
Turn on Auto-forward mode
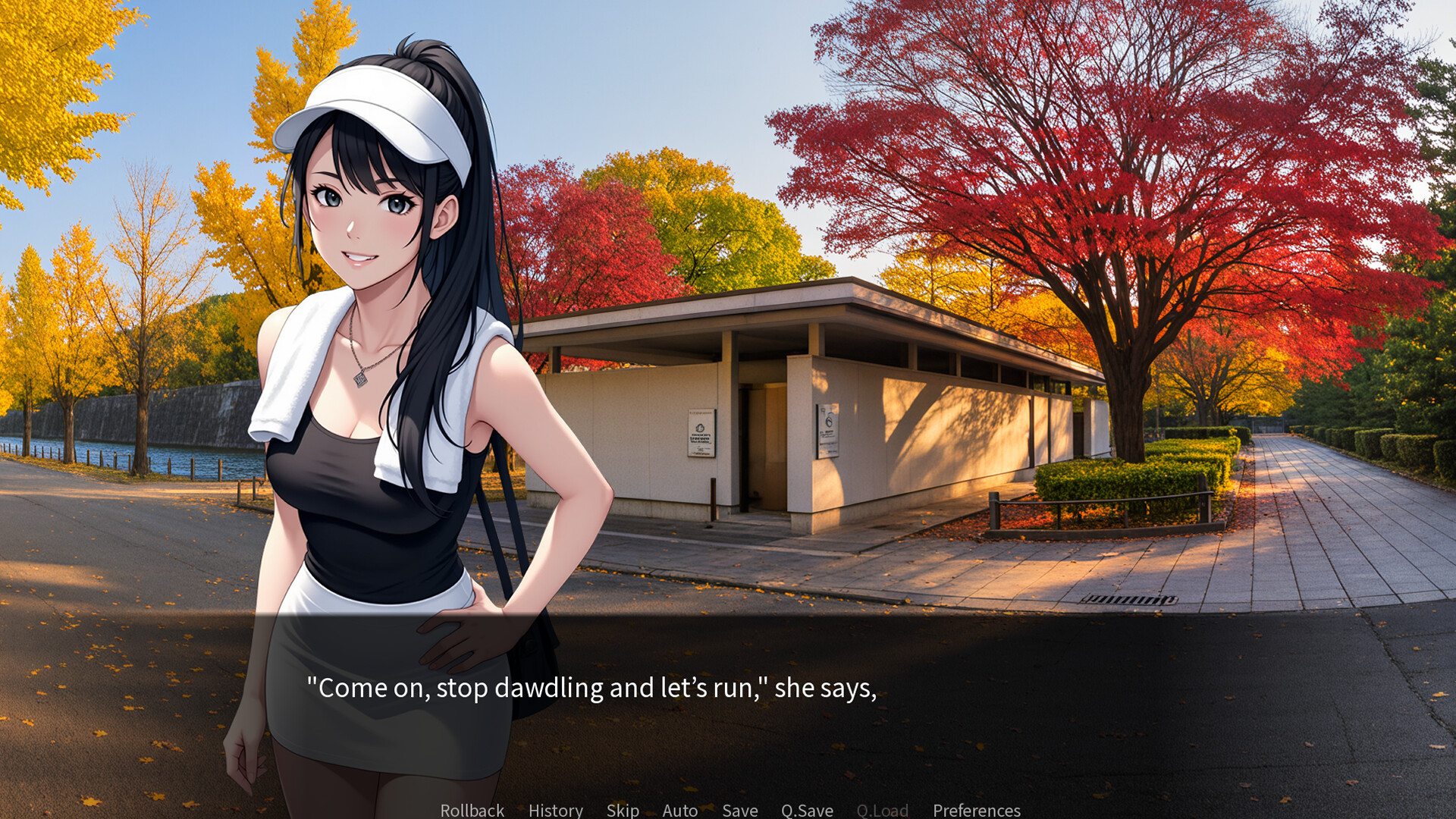(679, 810)
